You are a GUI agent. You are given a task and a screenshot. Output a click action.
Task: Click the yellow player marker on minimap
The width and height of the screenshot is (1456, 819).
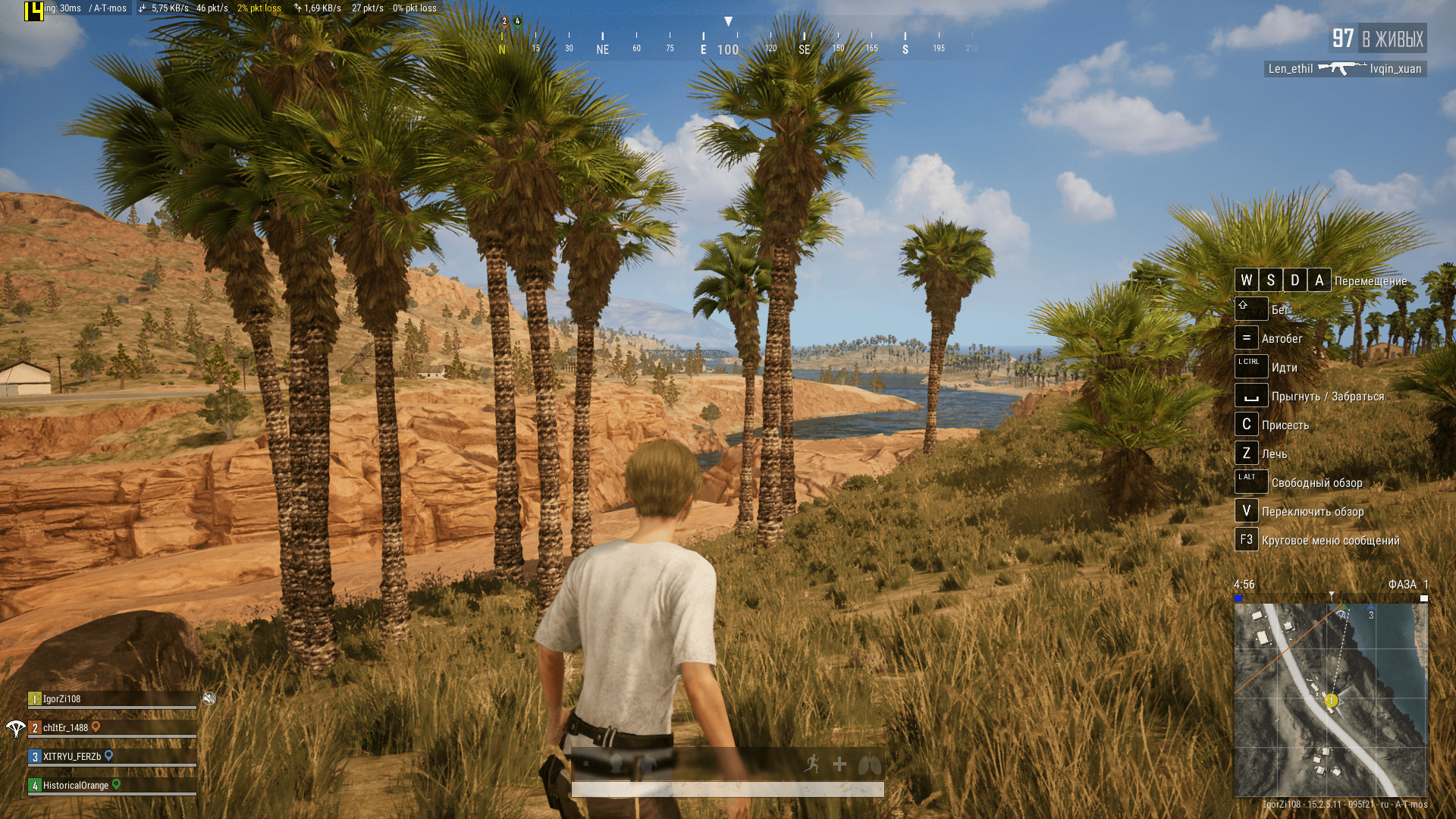point(1331,701)
